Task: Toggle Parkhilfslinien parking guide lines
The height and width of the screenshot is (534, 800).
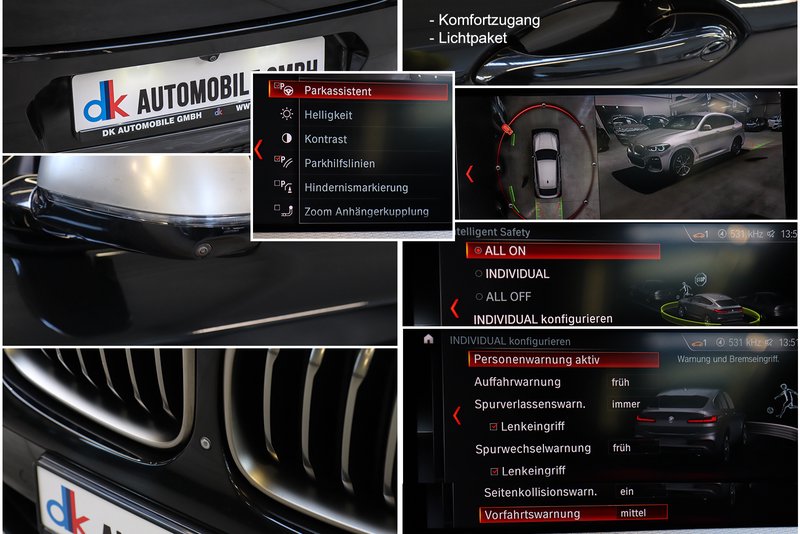Action: point(340,163)
